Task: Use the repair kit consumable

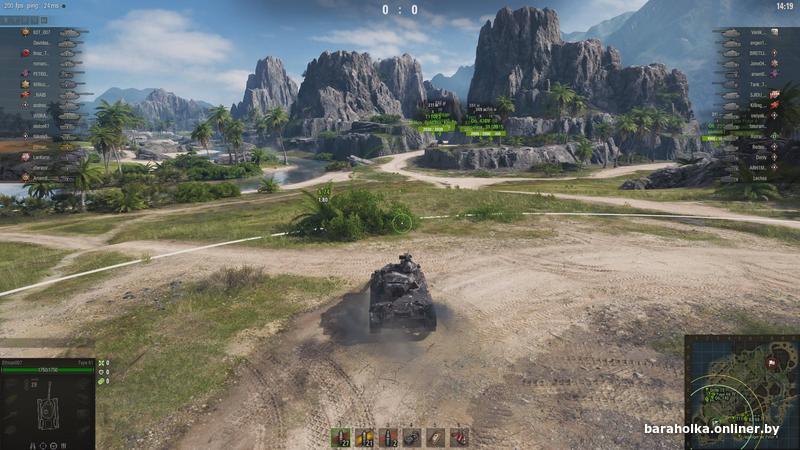Action: tap(412, 437)
